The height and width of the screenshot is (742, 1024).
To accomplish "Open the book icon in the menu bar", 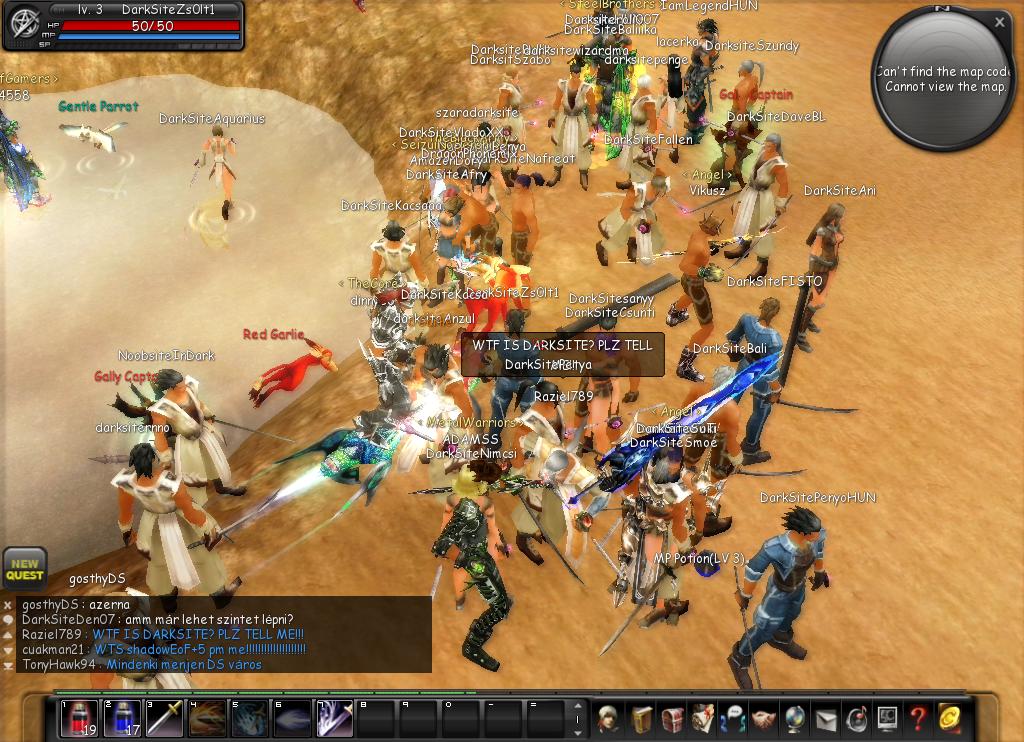I will point(640,718).
